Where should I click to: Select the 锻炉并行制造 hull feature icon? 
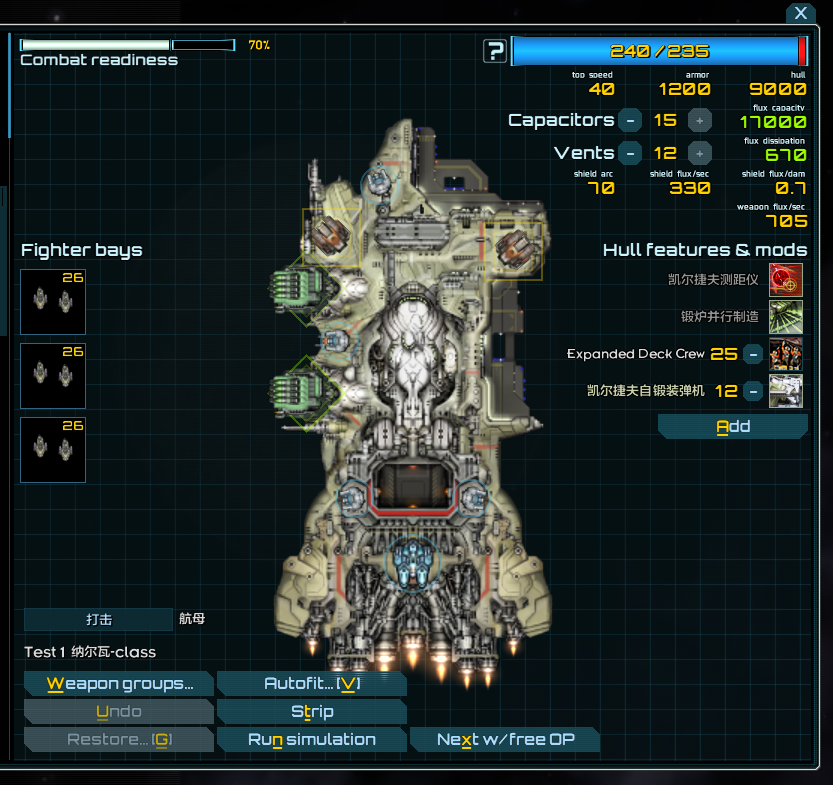786,317
